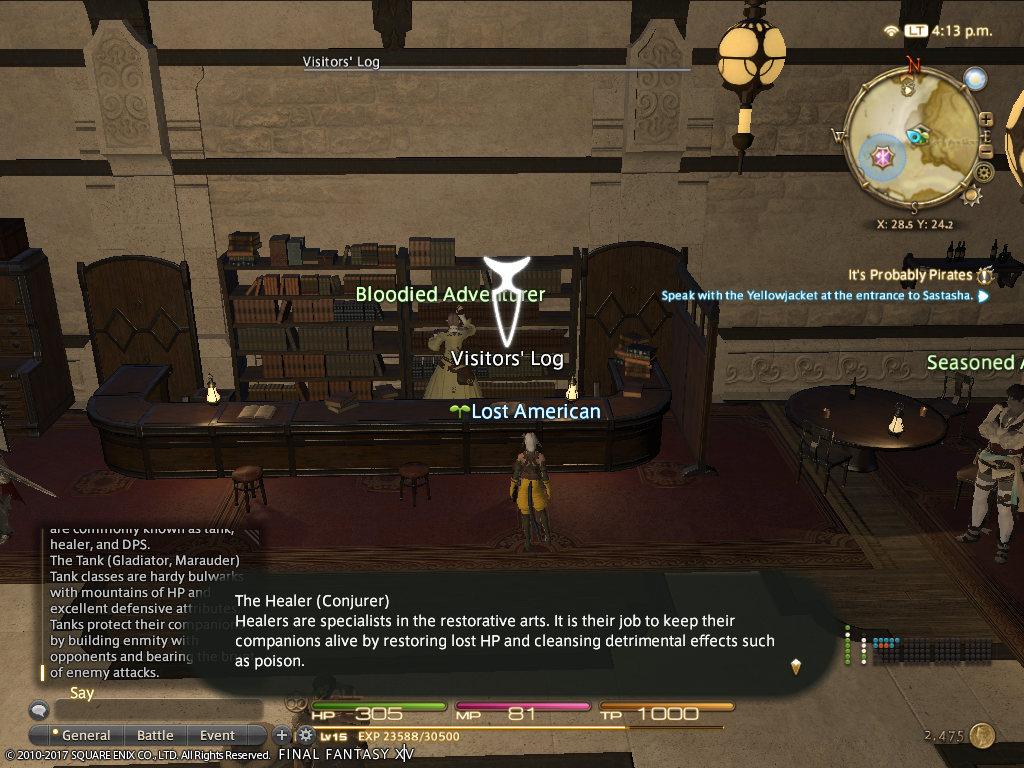This screenshot has height=768, width=1024.
Task: Advance the Healer dialogue text
Action: coord(796,666)
